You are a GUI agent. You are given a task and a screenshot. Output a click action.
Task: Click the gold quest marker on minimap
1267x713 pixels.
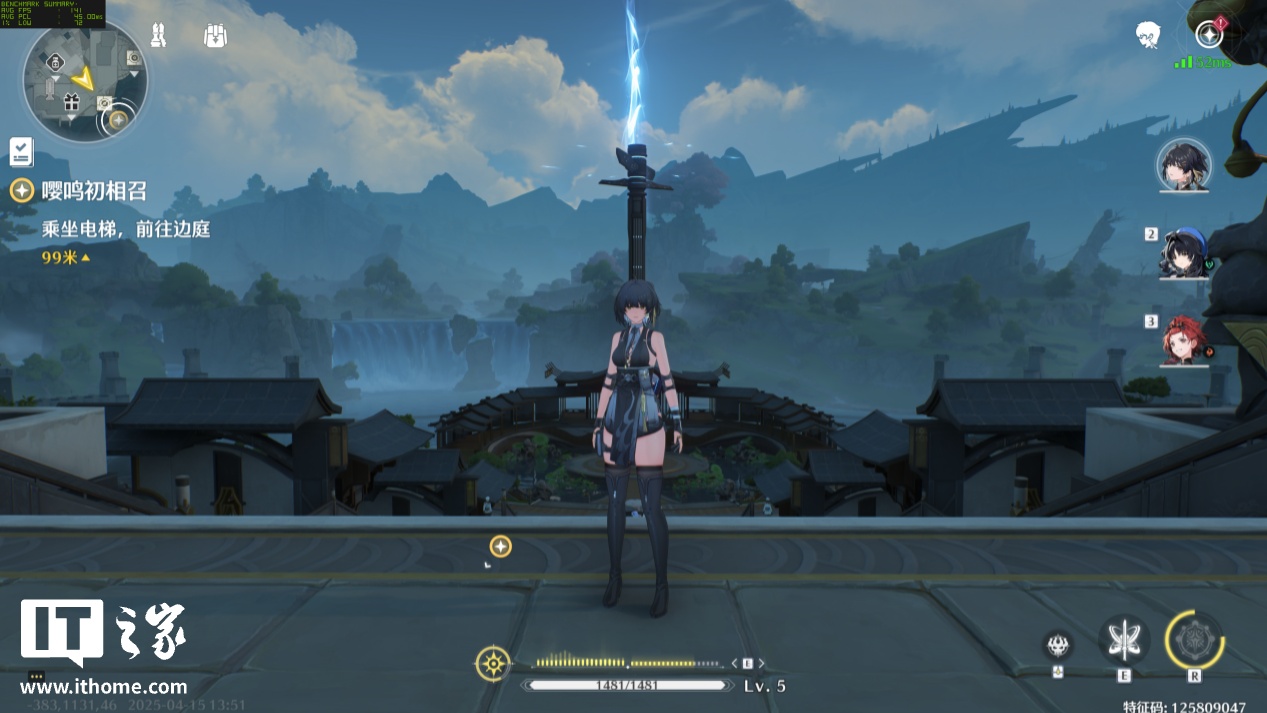118,120
